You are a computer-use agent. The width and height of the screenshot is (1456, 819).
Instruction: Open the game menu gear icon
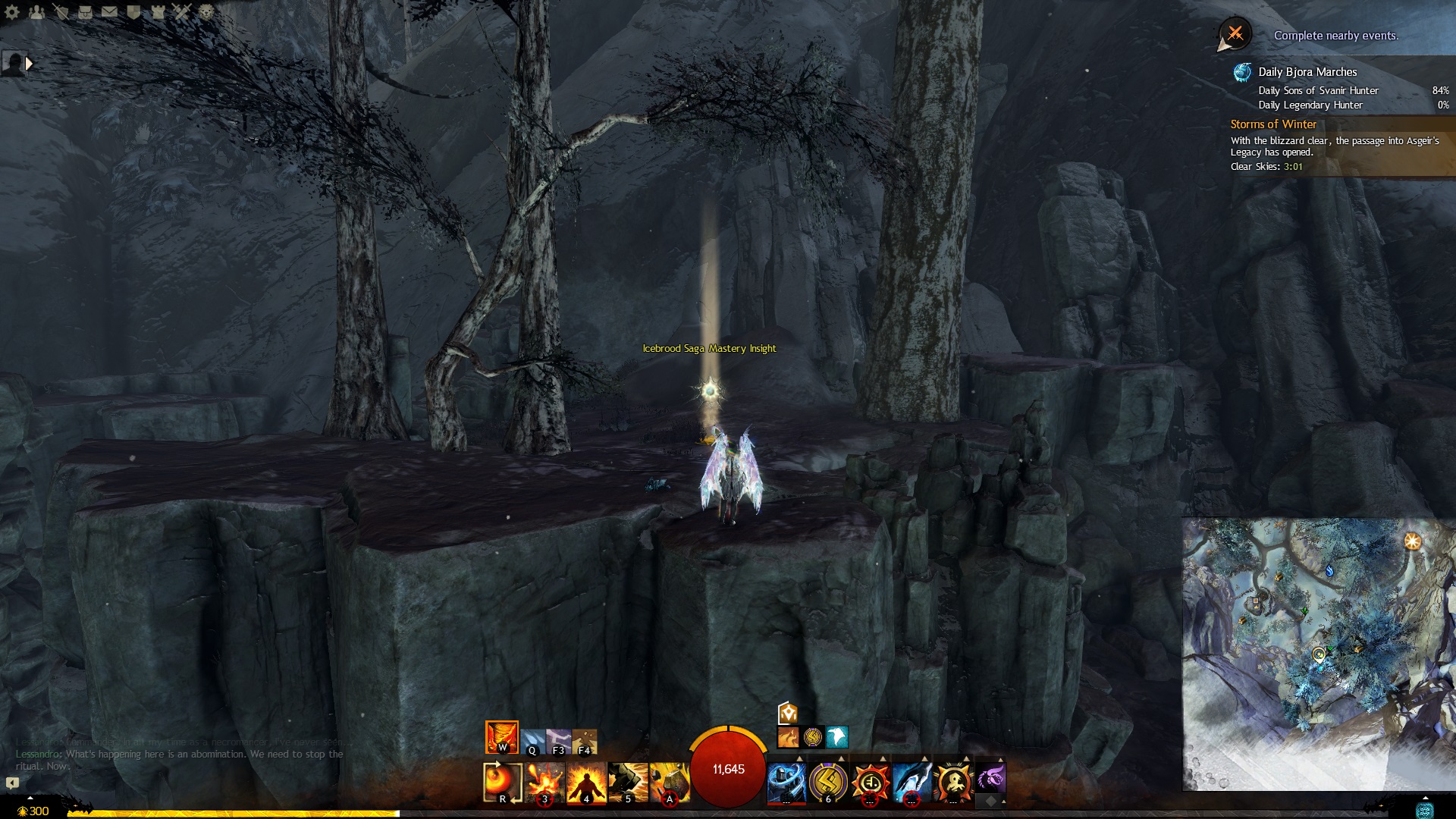(12, 11)
